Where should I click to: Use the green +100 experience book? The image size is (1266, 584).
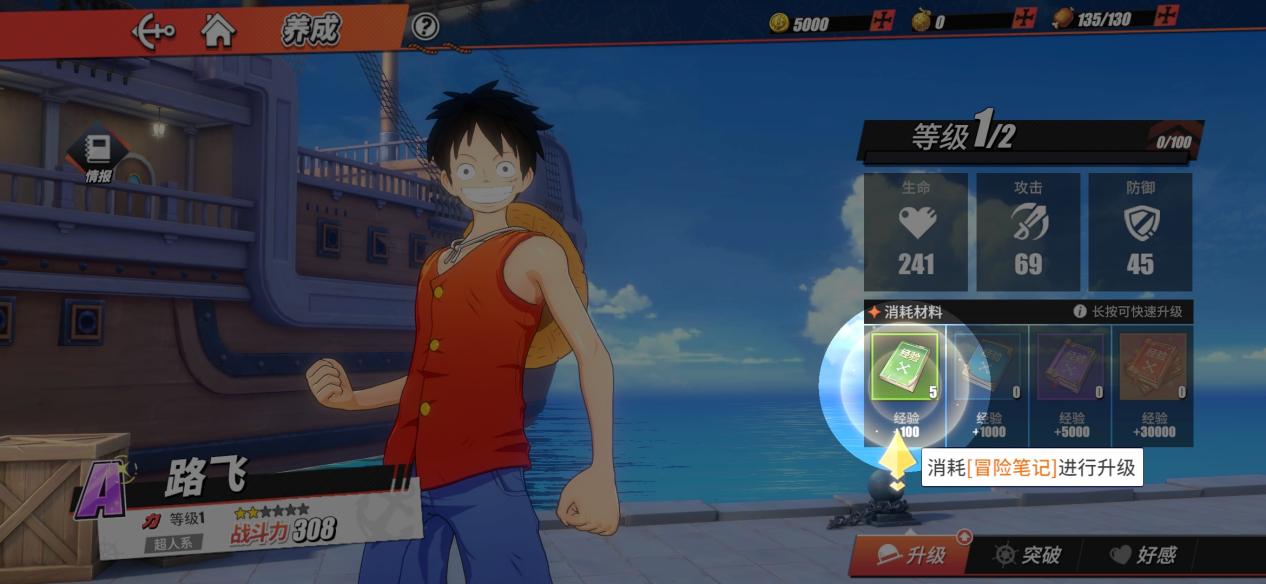[905, 367]
